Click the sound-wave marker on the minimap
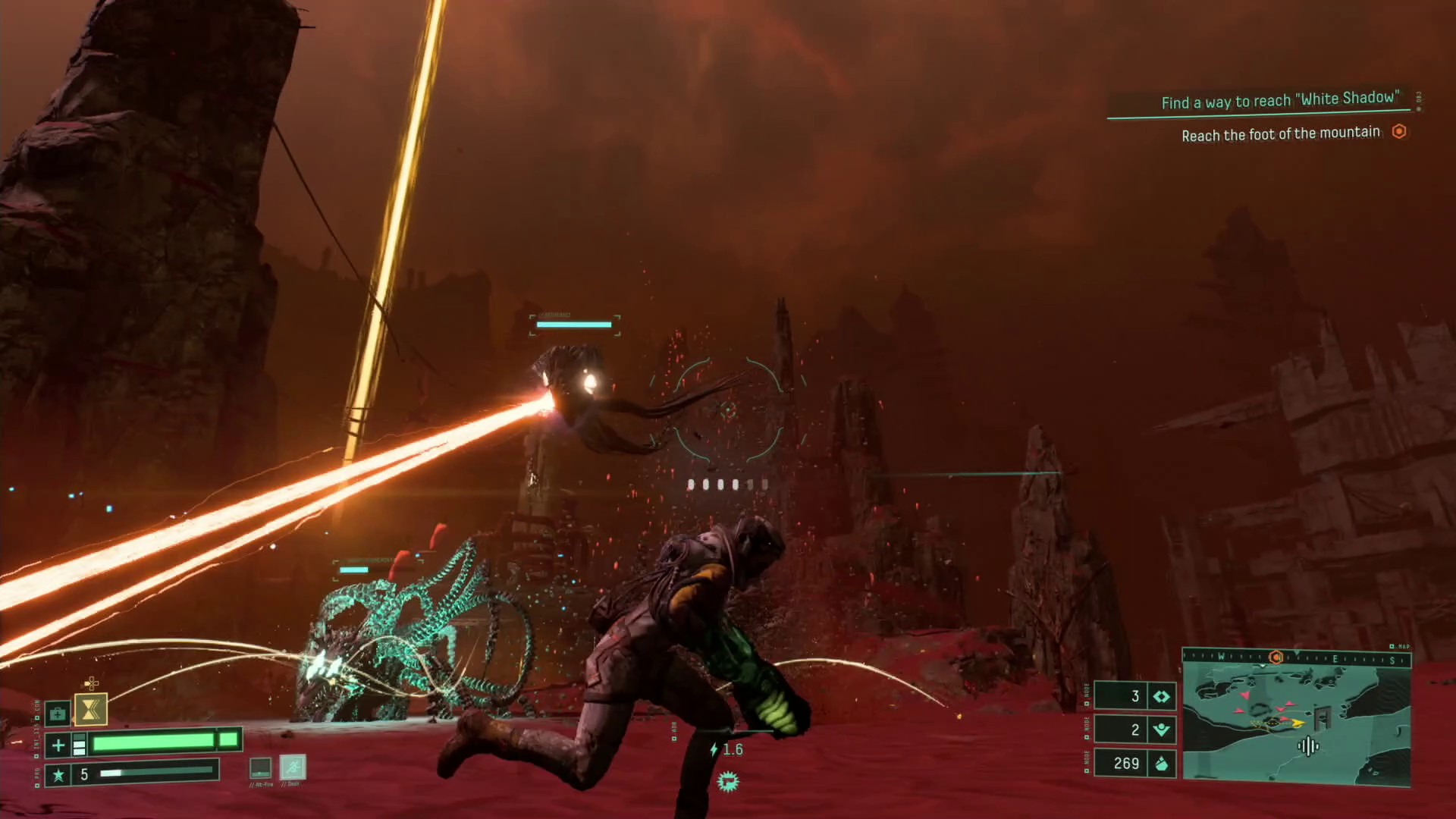This screenshot has width=1456, height=819. 1308,747
